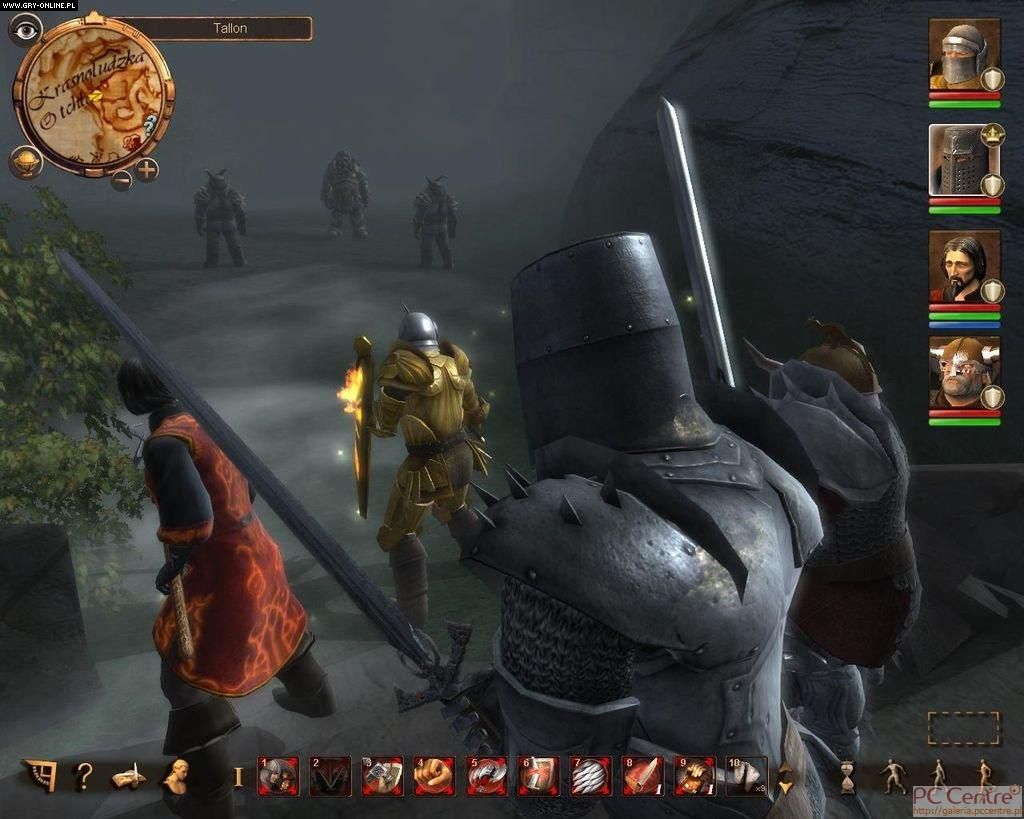Viewport: 1024px width, 819px height.
Task: Use the axe ability in slot 5
Action: tap(486, 776)
